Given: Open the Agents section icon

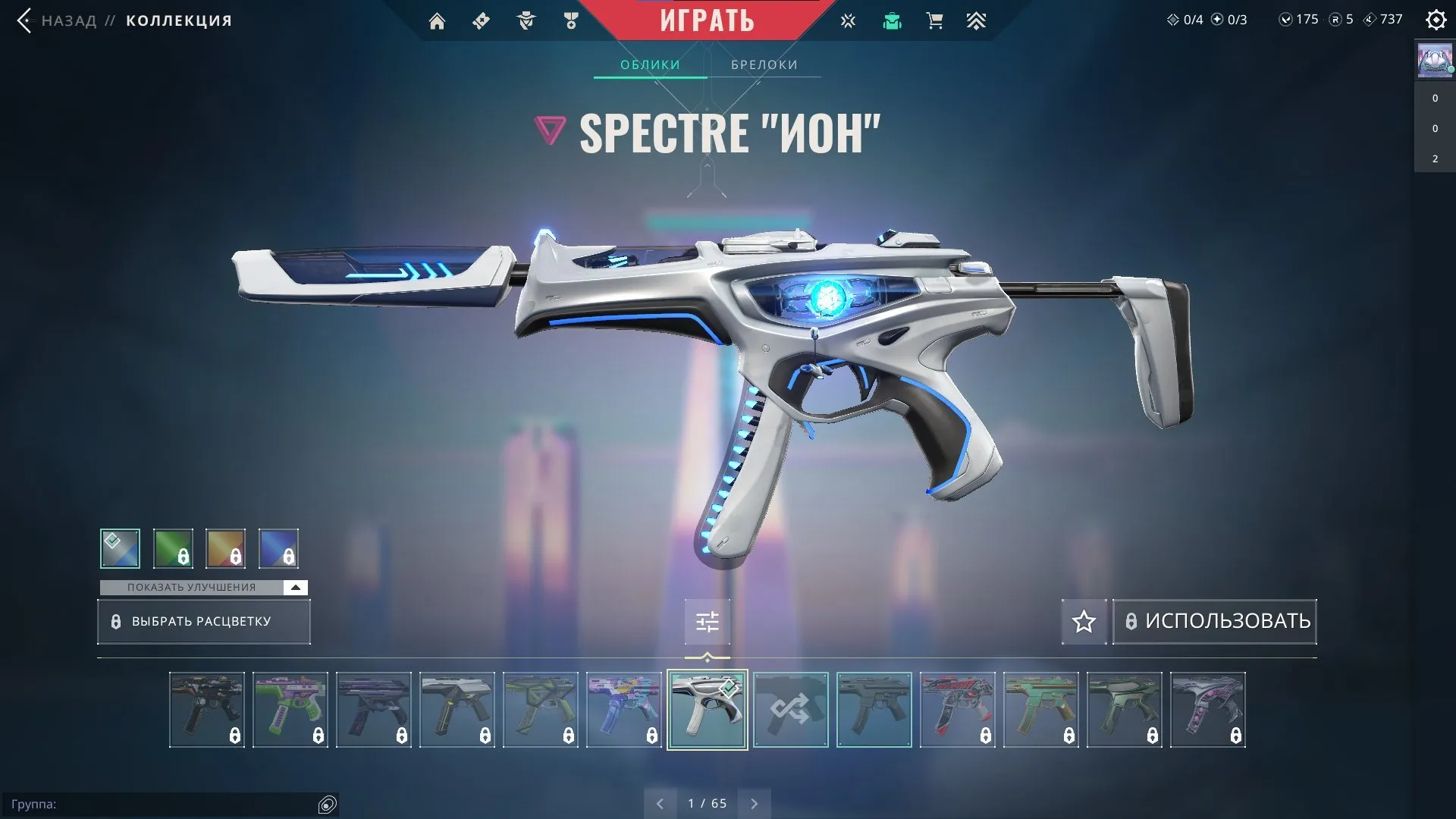Looking at the screenshot, I should [526, 20].
